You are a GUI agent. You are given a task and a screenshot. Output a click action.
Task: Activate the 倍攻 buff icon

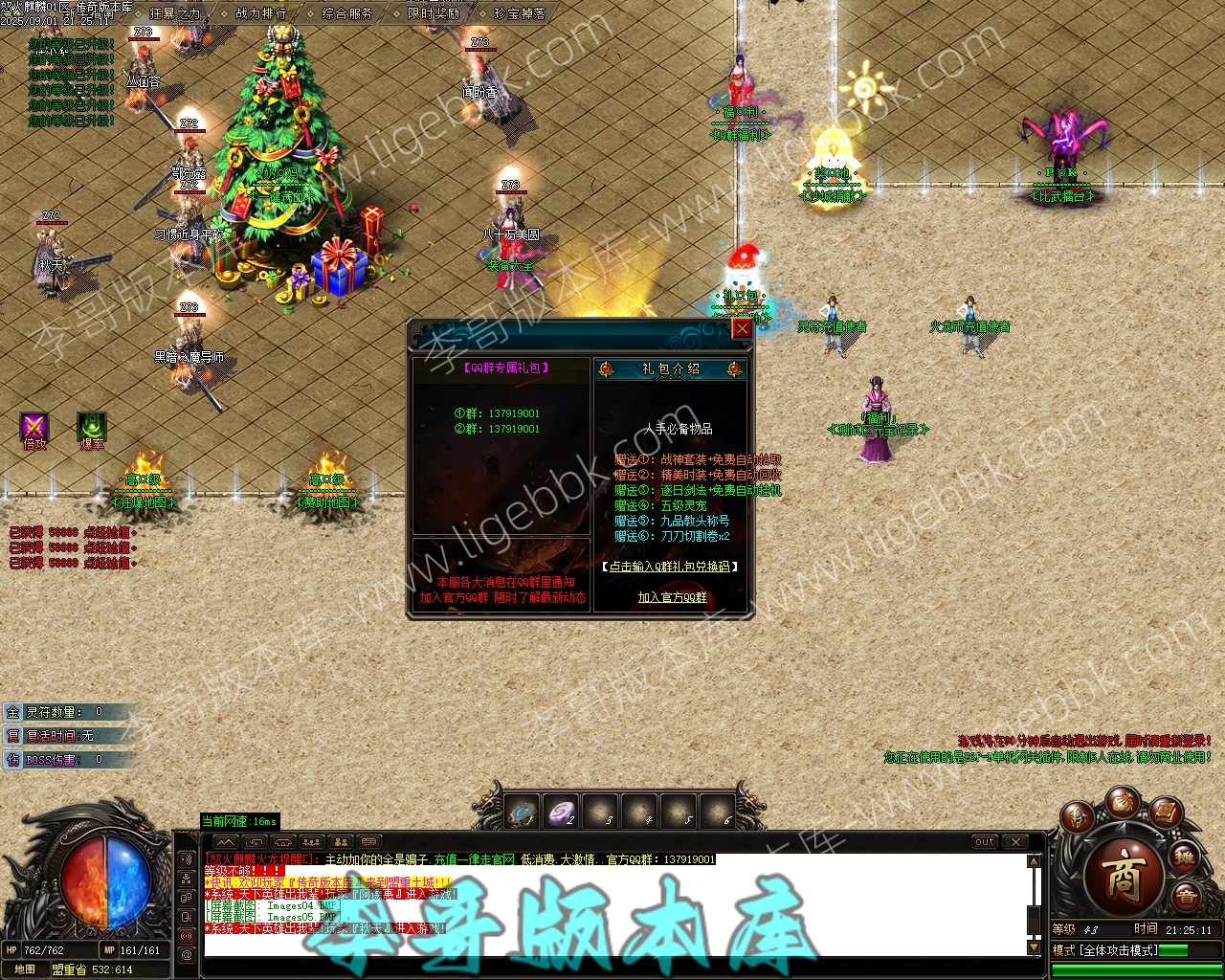(35, 428)
